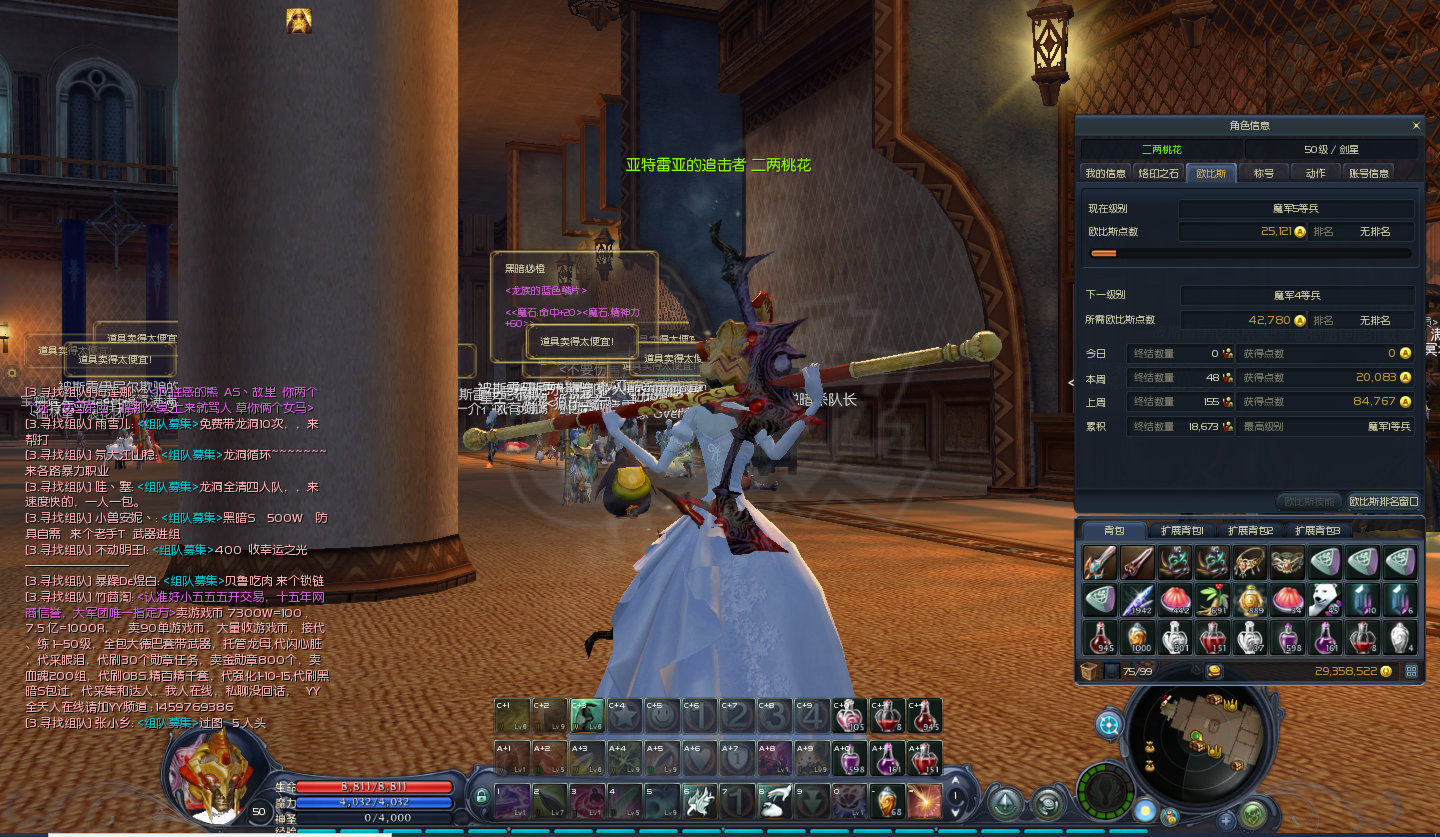The image size is (1440, 837).
Task: Activate the white flame skill in slot 6
Action: tap(700, 800)
